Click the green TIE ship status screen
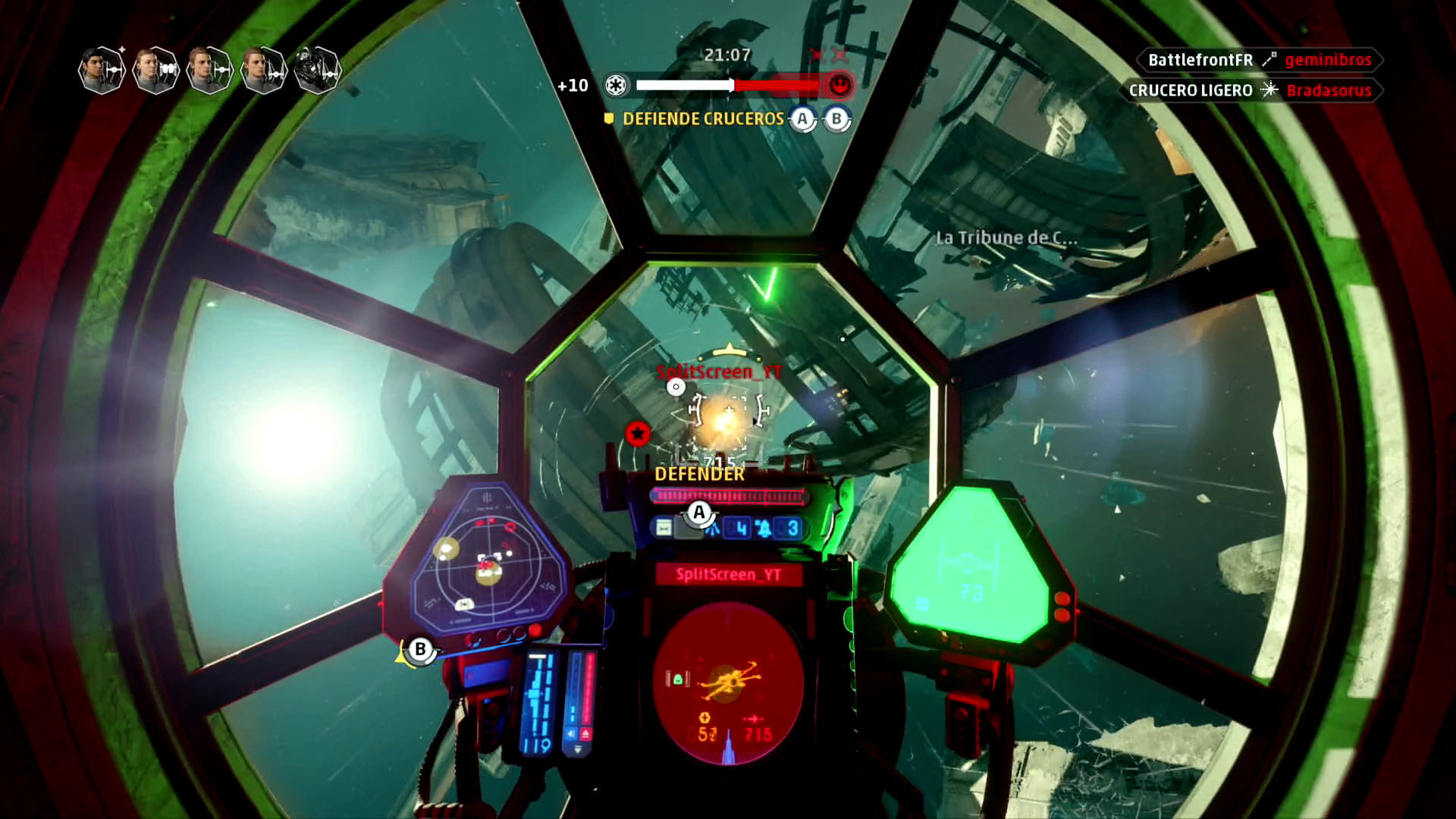This screenshot has width=1456, height=819. coord(969,570)
